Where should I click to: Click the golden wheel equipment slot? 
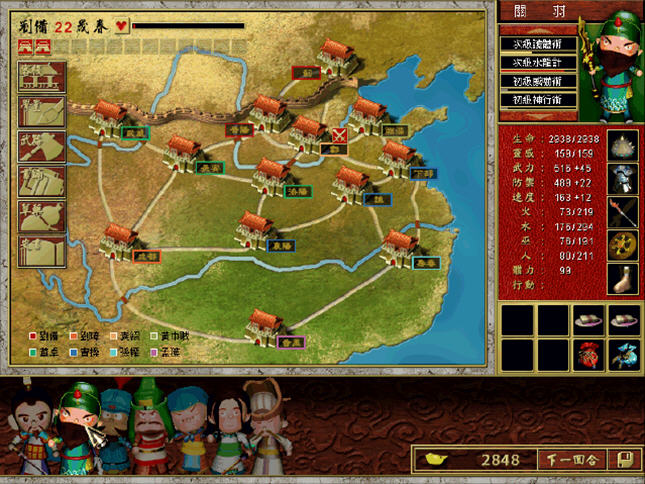pos(624,244)
